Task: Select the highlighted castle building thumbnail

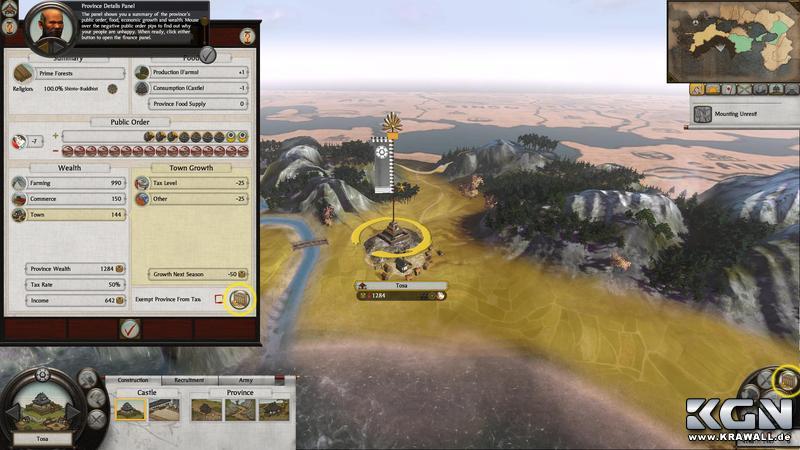Action: point(130,408)
